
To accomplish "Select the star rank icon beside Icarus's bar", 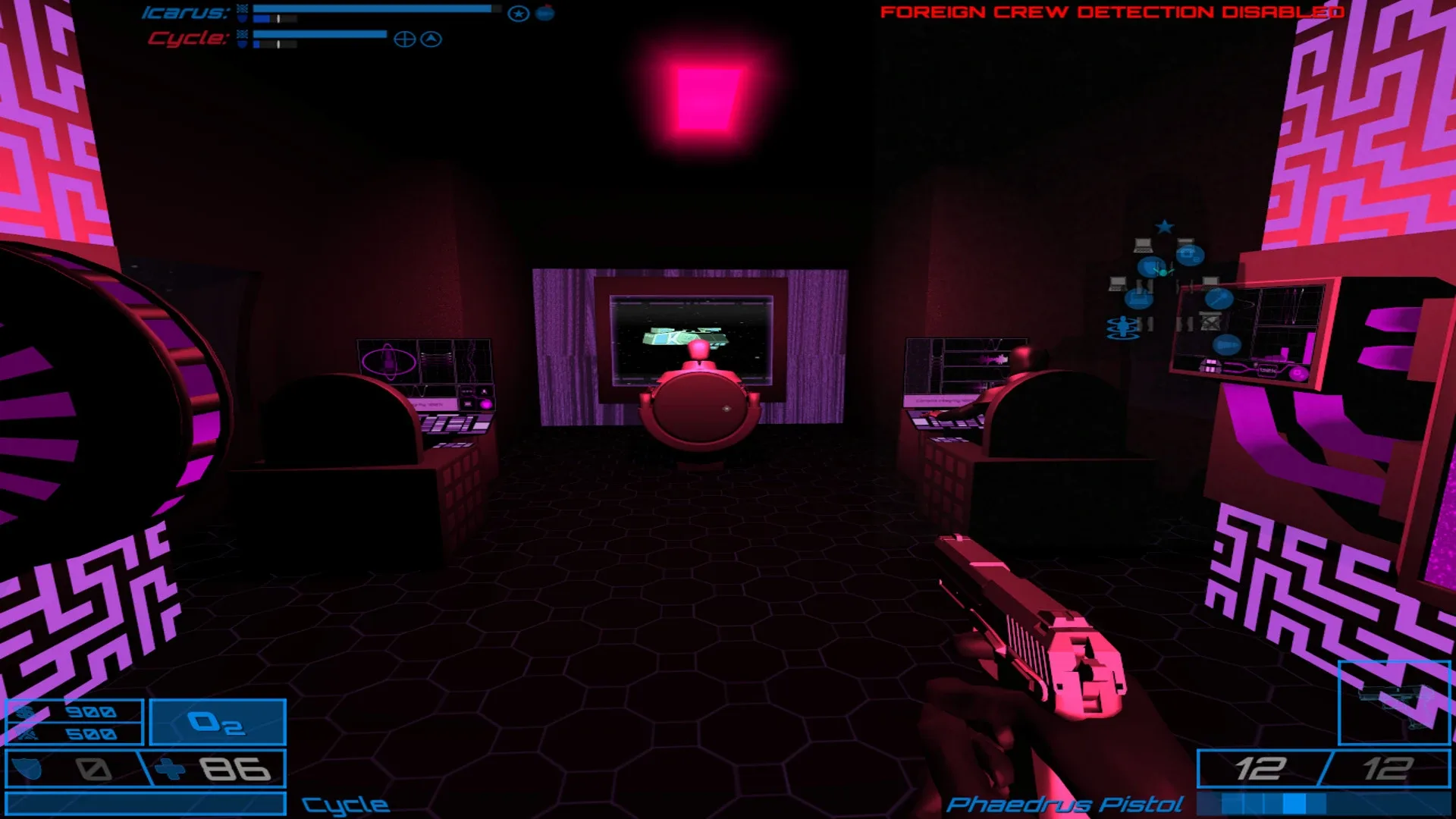I will tap(517, 13).
